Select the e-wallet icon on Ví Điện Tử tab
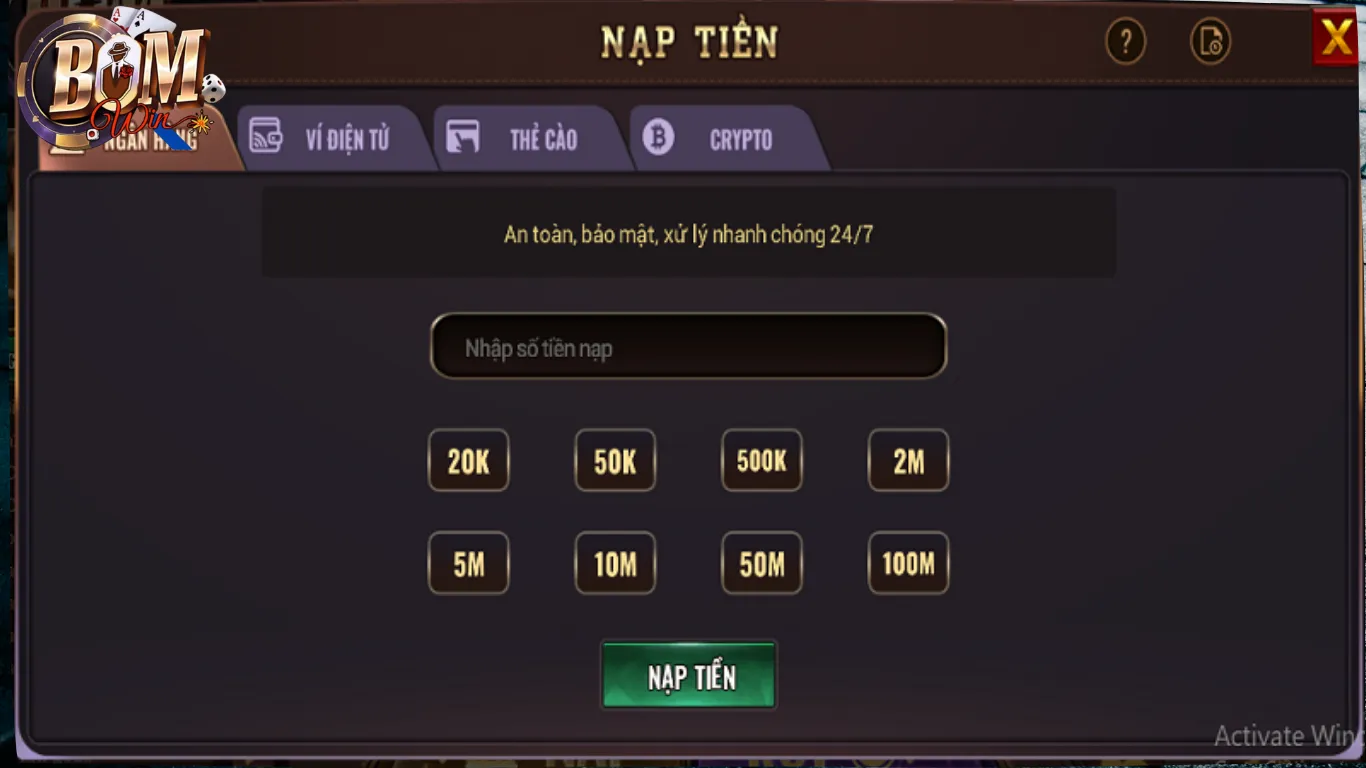The height and width of the screenshot is (768, 1366). [265, 137]
